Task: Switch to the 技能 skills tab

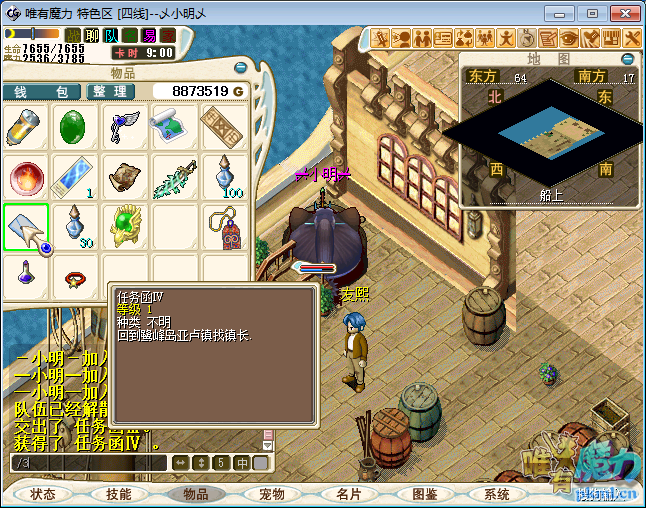Action: click(x=119, y=494)
